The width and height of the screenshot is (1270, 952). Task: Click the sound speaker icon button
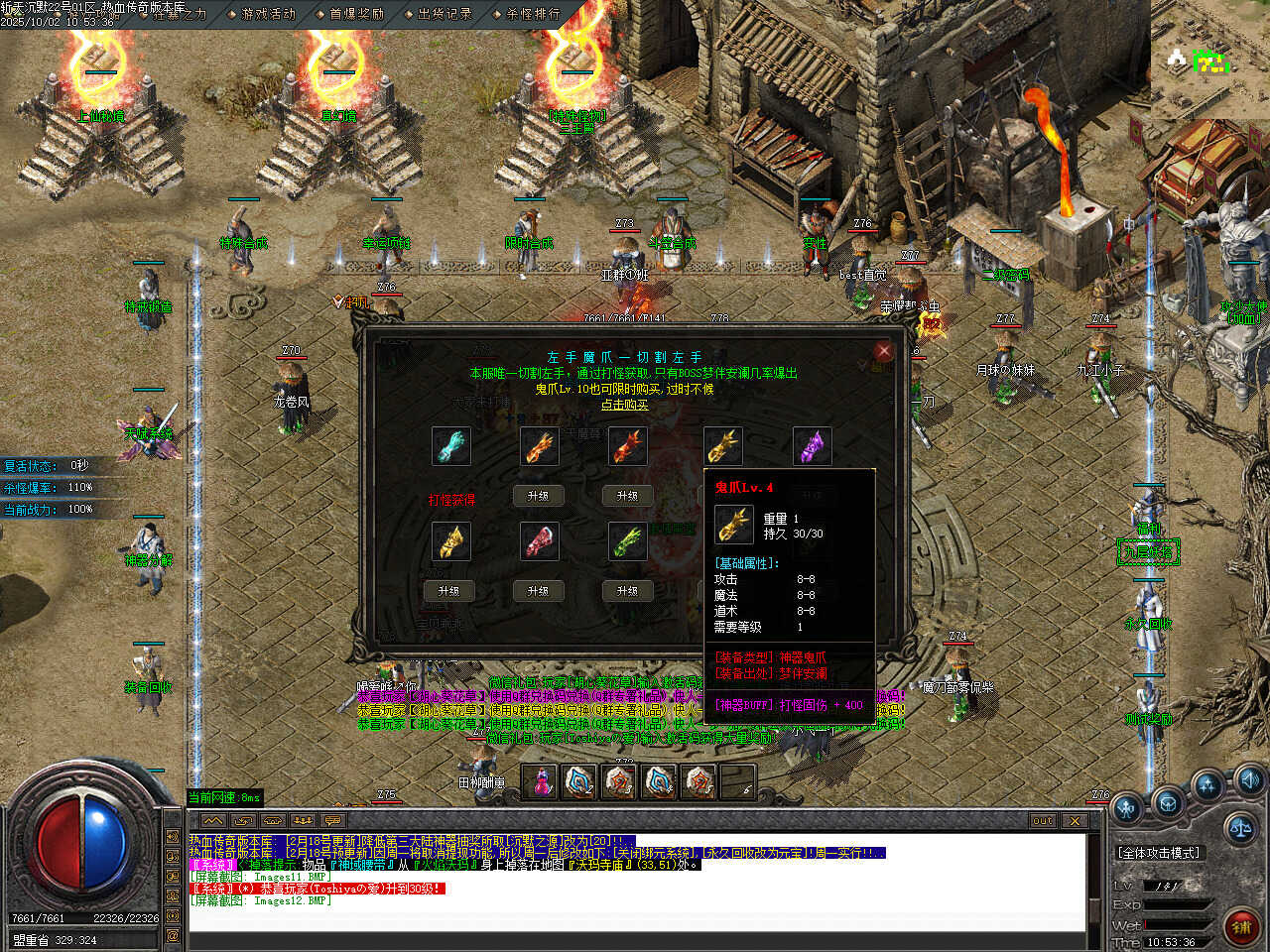pyautogui.click(x=1249, y=778)
